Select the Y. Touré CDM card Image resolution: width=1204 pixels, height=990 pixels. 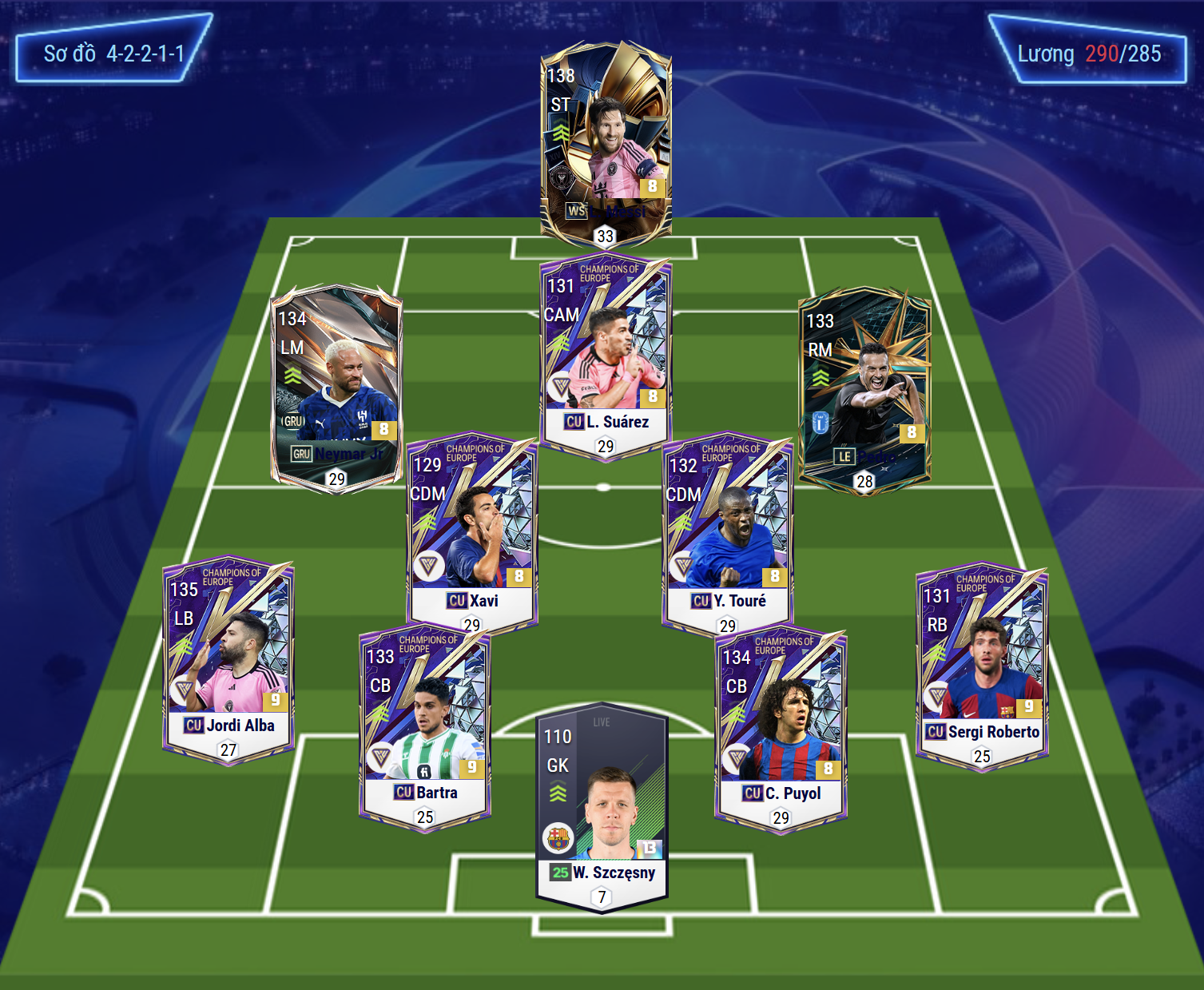pos(727,533)
